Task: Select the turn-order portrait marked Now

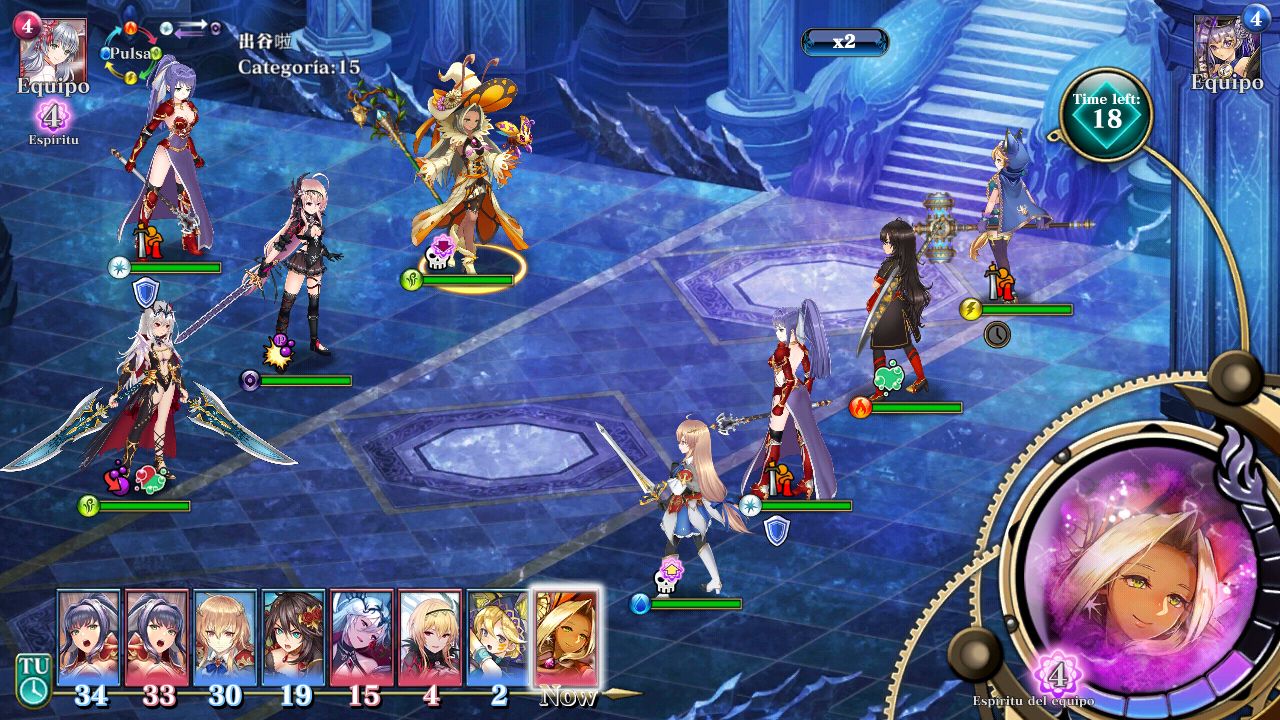Action: coord(567,638)
